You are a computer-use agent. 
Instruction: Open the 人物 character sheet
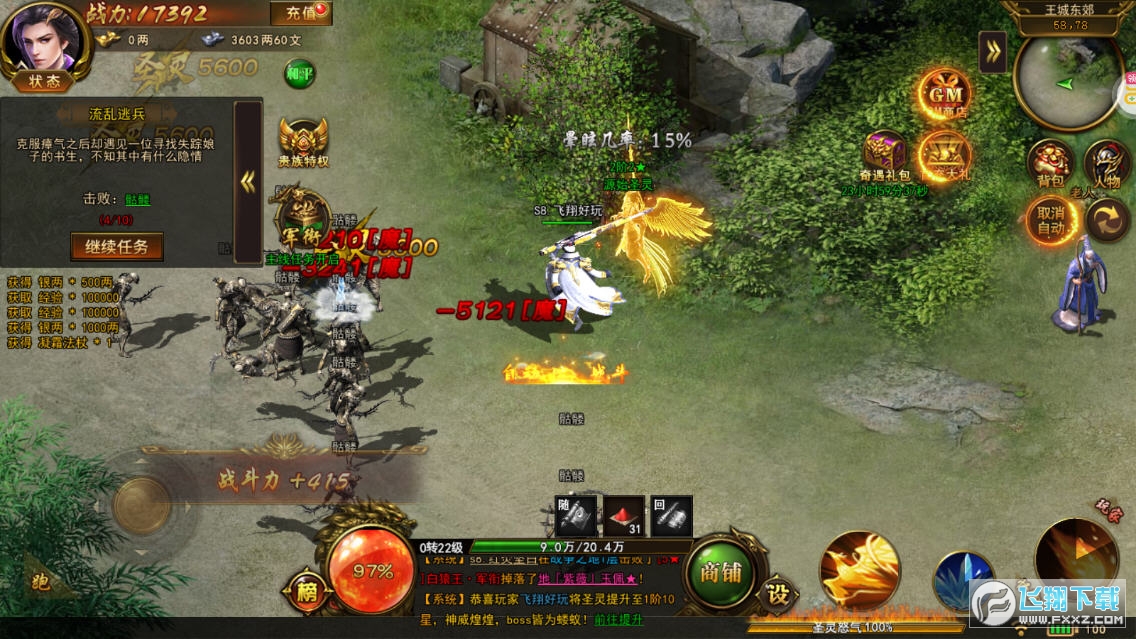point(1107,163)
